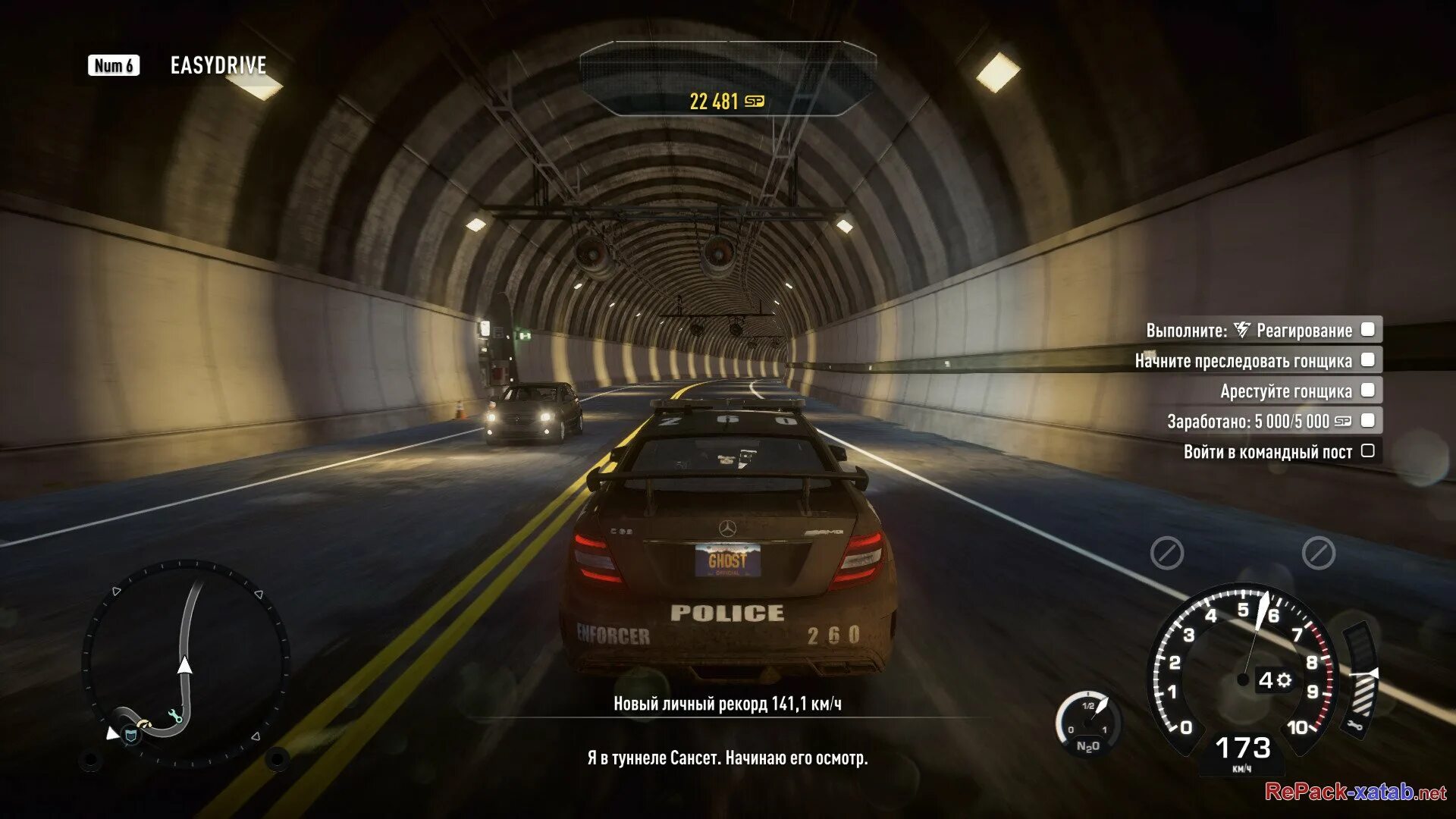Click the right empty pursuit tech slot
Screen dimensions: 1456x819
(1318, 553)
